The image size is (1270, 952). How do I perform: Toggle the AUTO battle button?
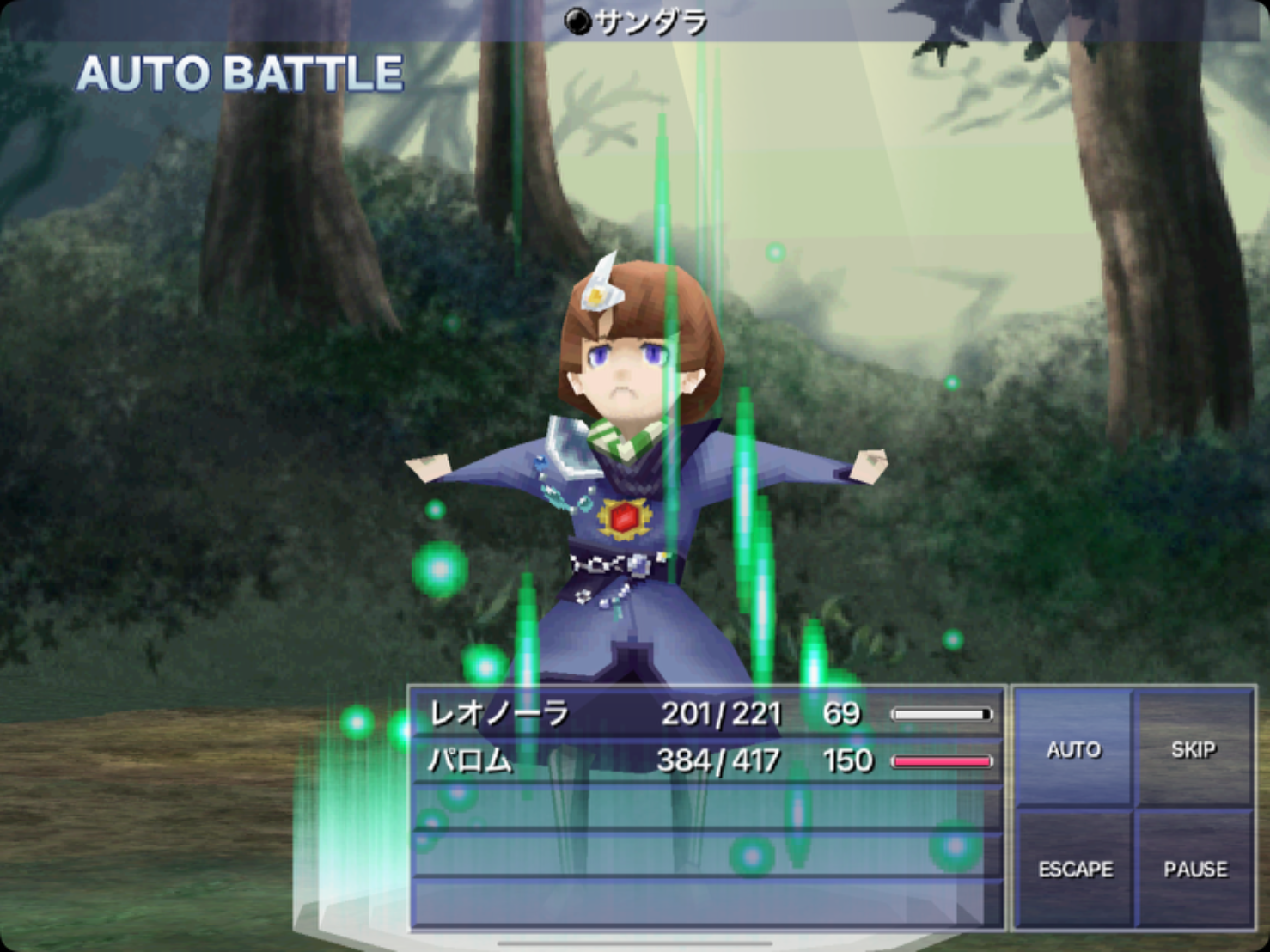(x=1073, y=748)
